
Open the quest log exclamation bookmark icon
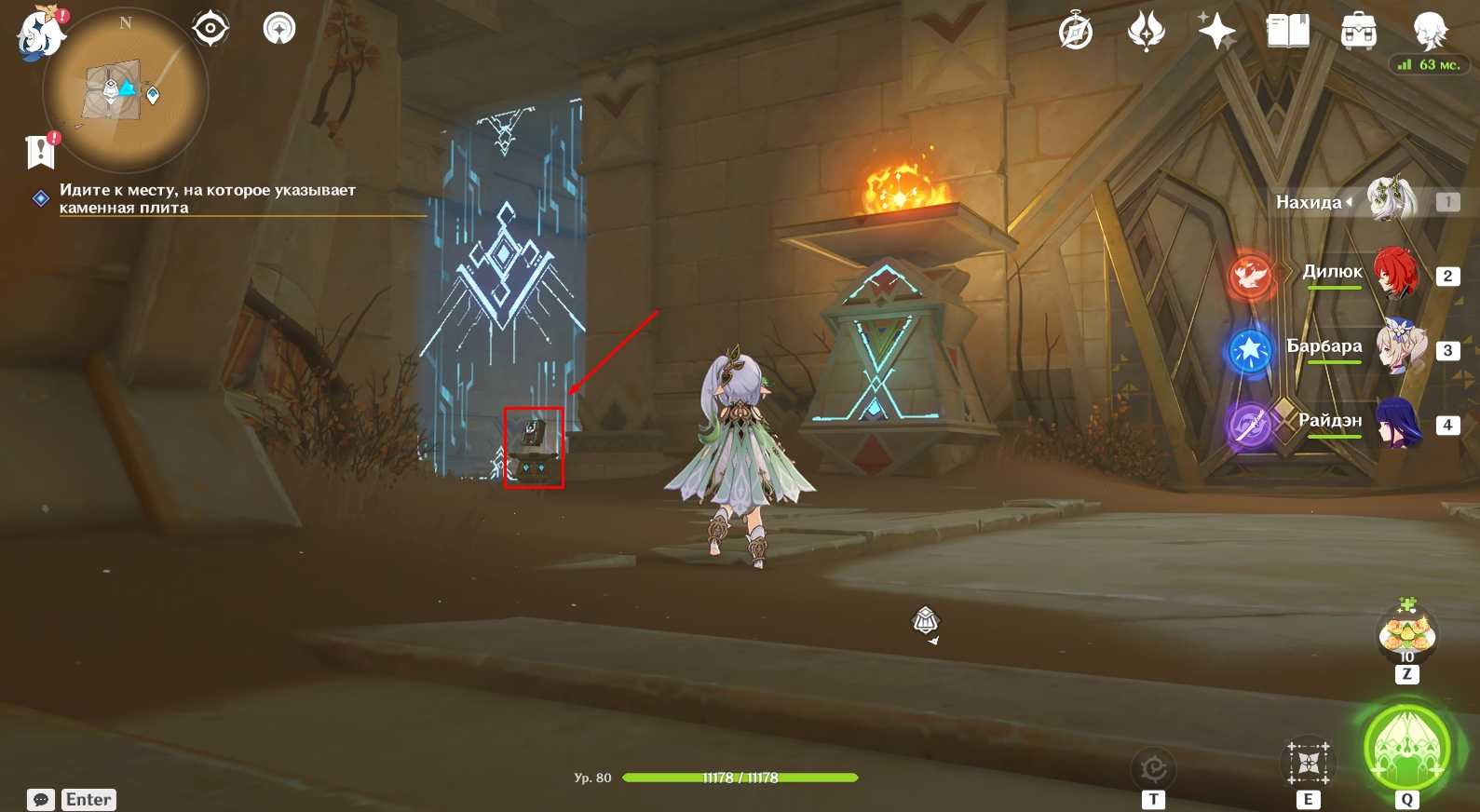click(x=41, y=151)
